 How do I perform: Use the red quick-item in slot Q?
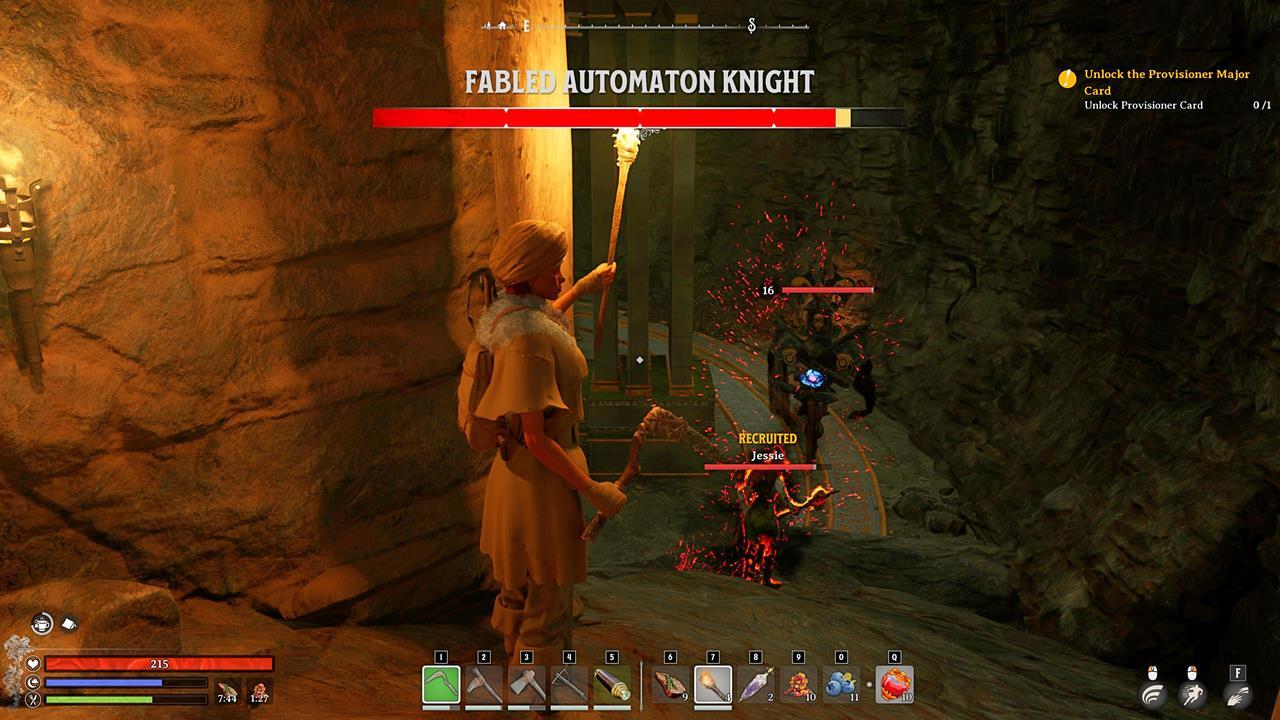pyautogui.click(x=894, y=685)
